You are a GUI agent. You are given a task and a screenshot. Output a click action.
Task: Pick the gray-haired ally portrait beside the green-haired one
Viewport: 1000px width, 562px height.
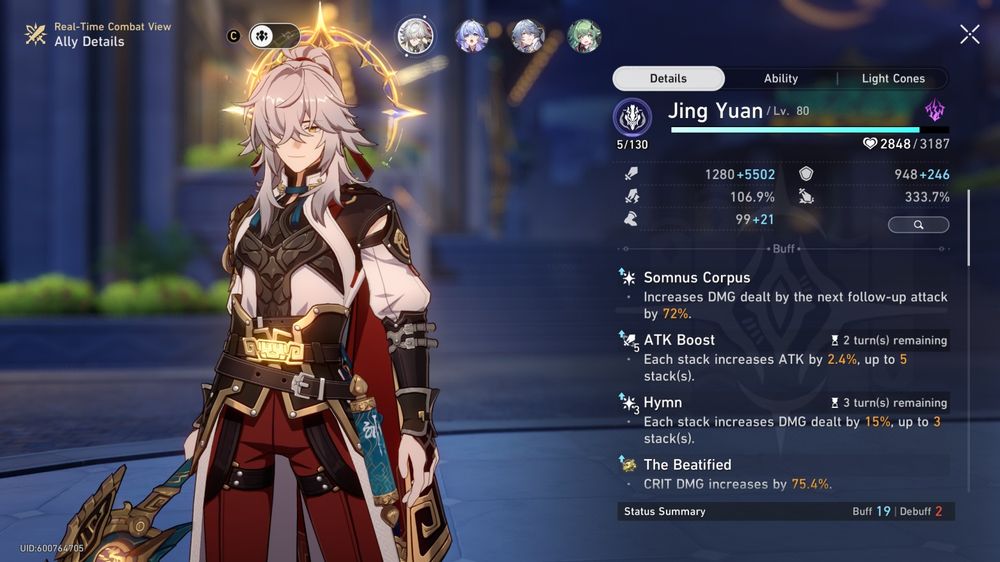pyautogui.click(x=528, y=36)
